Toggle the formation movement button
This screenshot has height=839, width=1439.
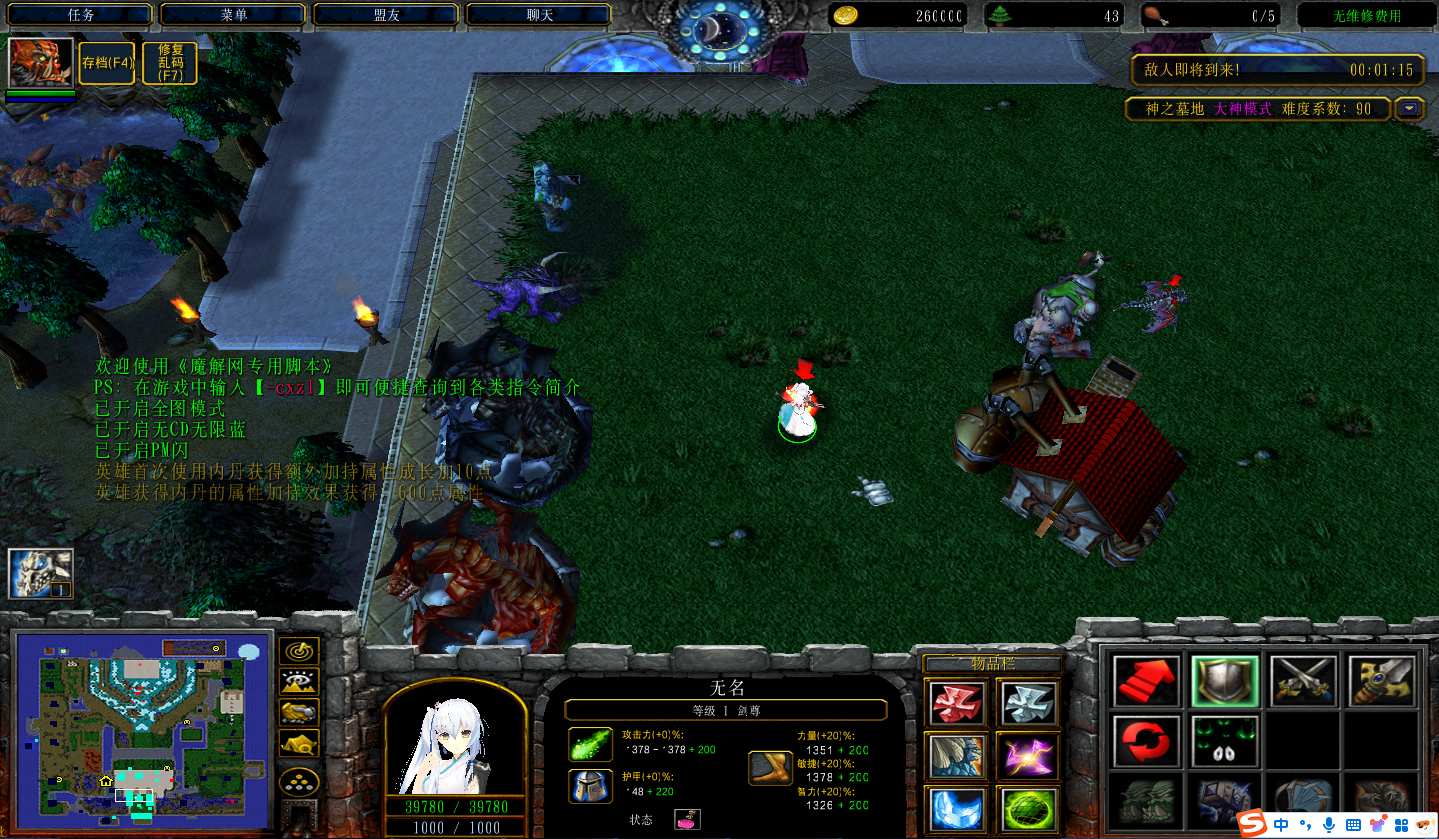pos(298,781)
